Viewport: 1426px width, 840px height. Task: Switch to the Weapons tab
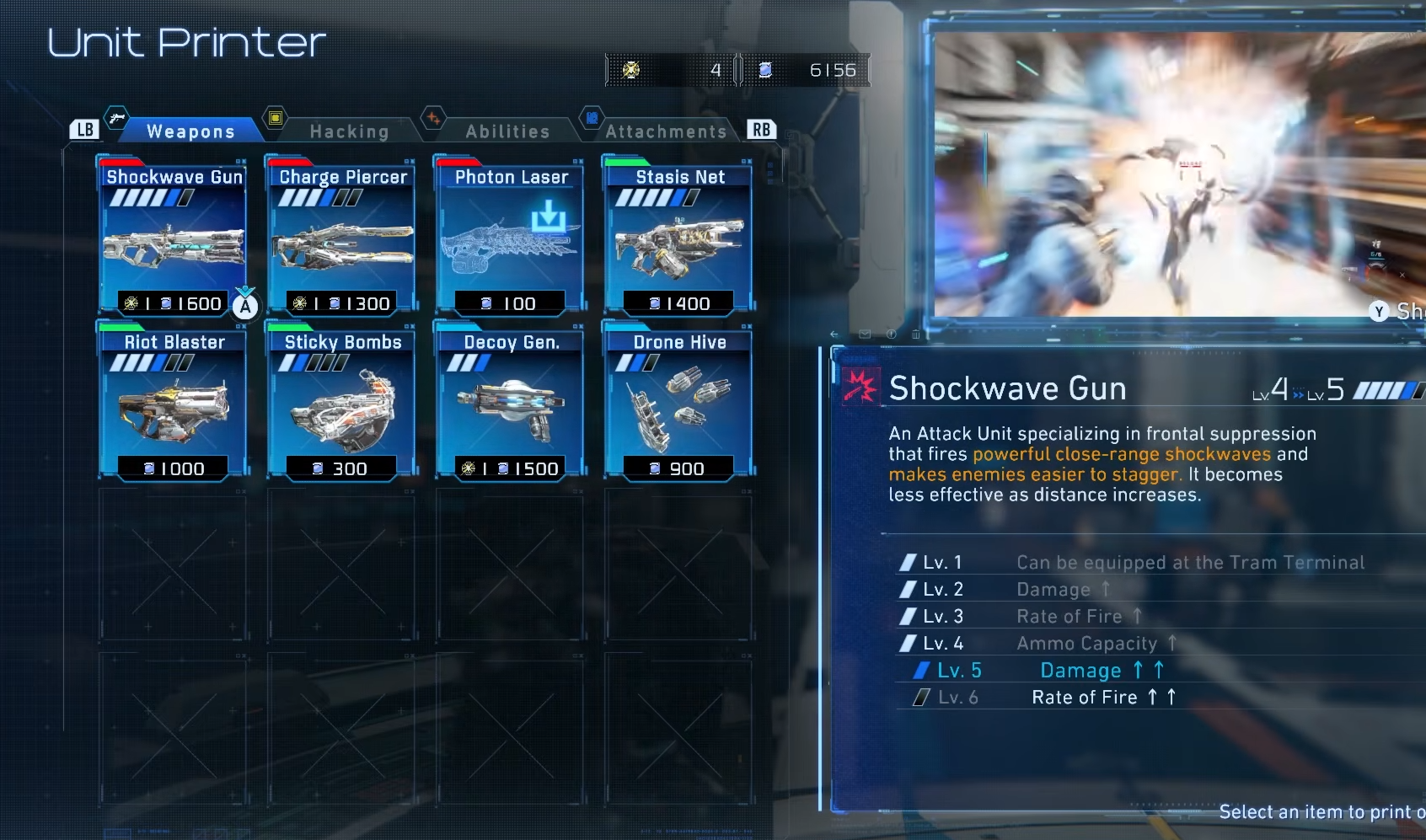coord(190,131)
